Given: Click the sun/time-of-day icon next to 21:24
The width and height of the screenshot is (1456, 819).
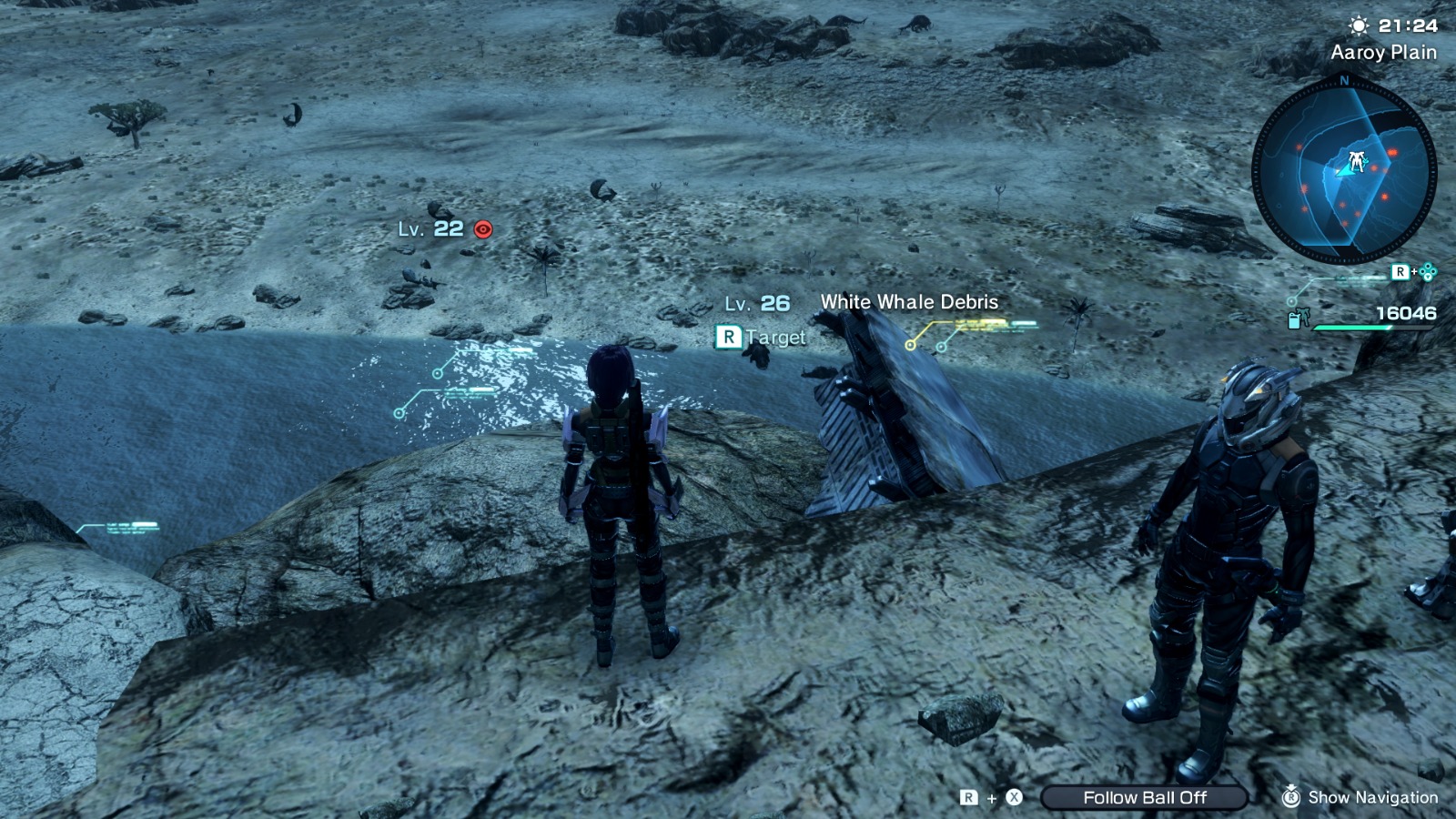Looking at the screenshot, I should 1360,26.
